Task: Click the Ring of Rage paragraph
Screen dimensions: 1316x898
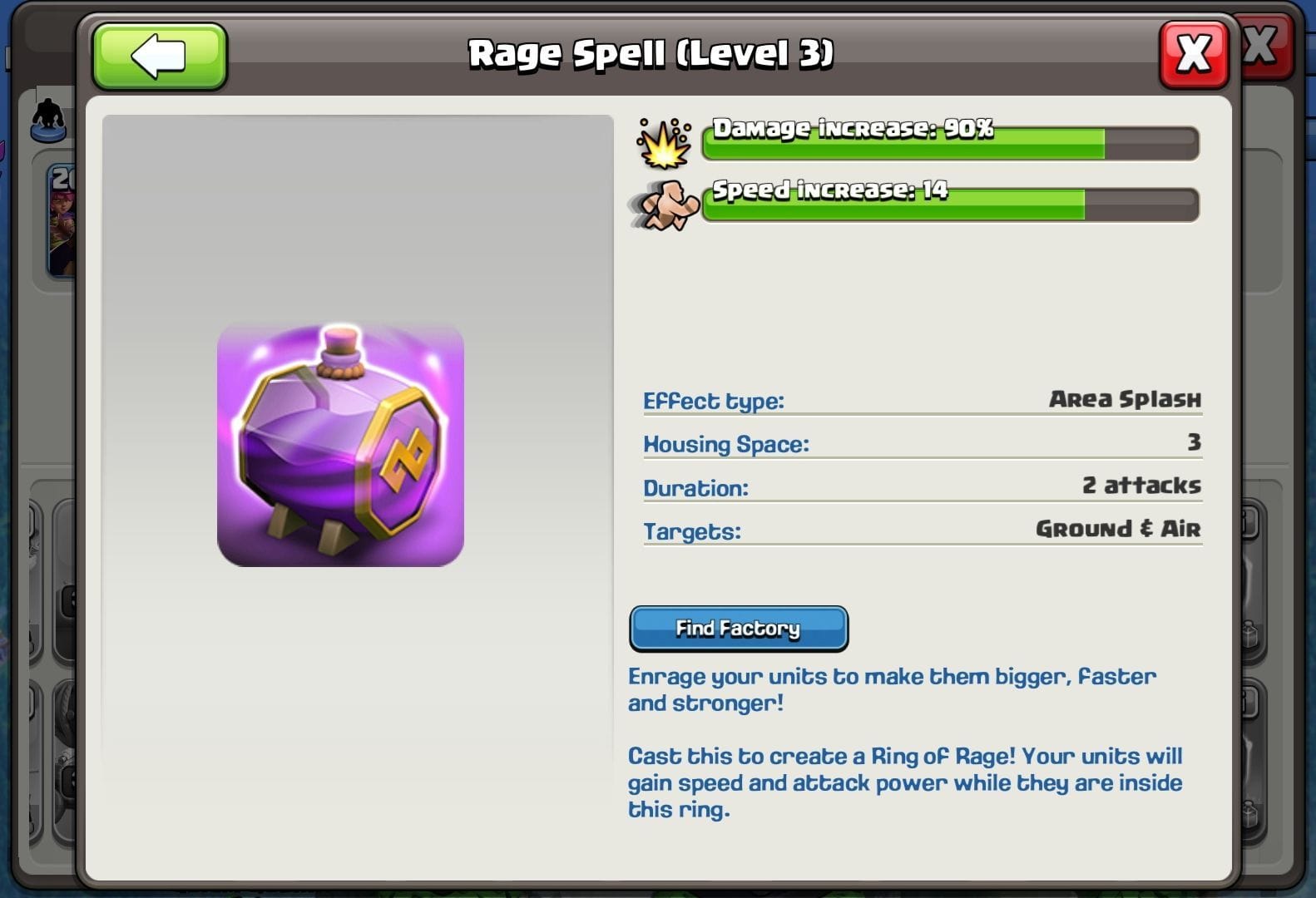Action: coord(903,782)
